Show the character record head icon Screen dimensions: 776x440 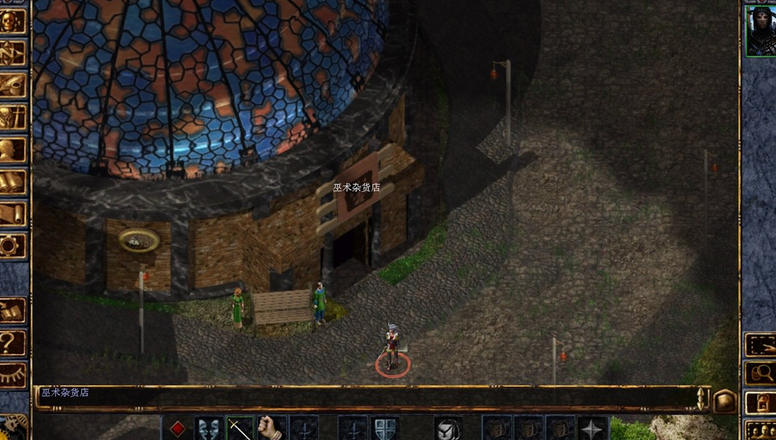click(13, 150)
